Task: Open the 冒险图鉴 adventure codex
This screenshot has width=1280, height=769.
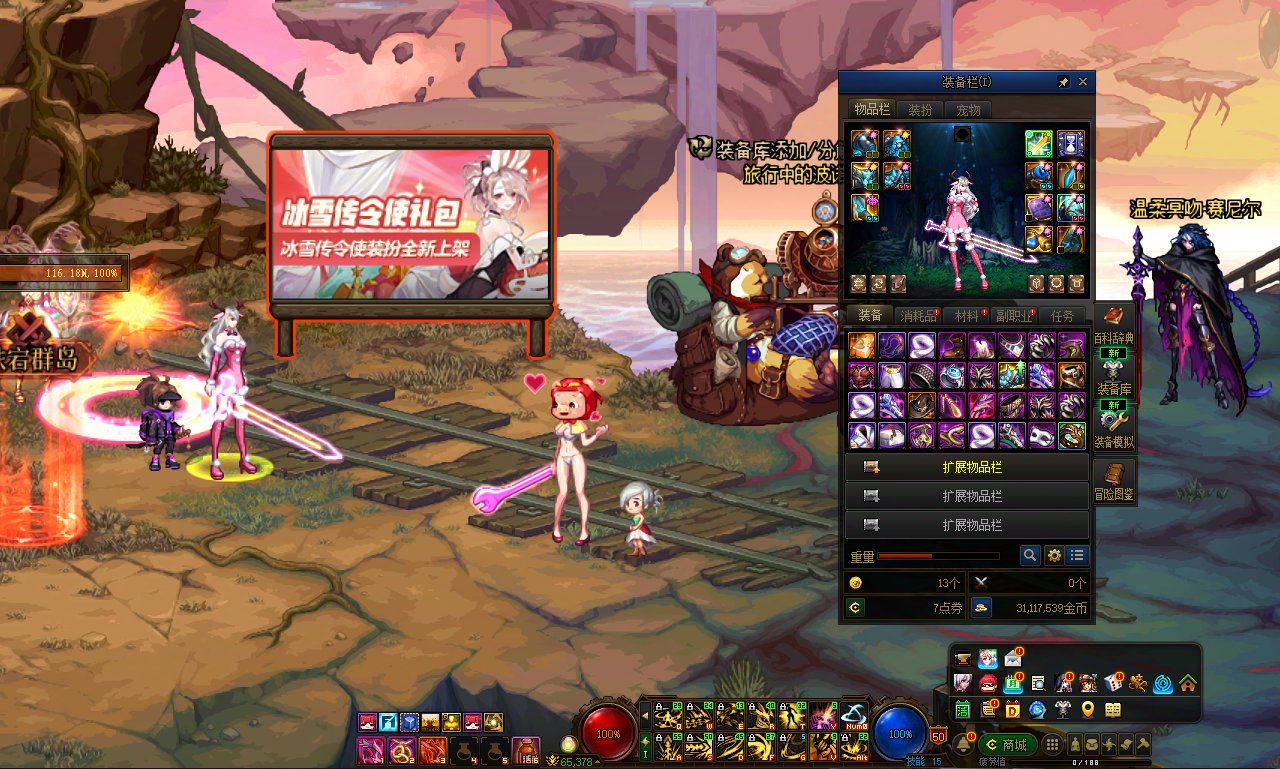Action: [x=1114, y=481]
